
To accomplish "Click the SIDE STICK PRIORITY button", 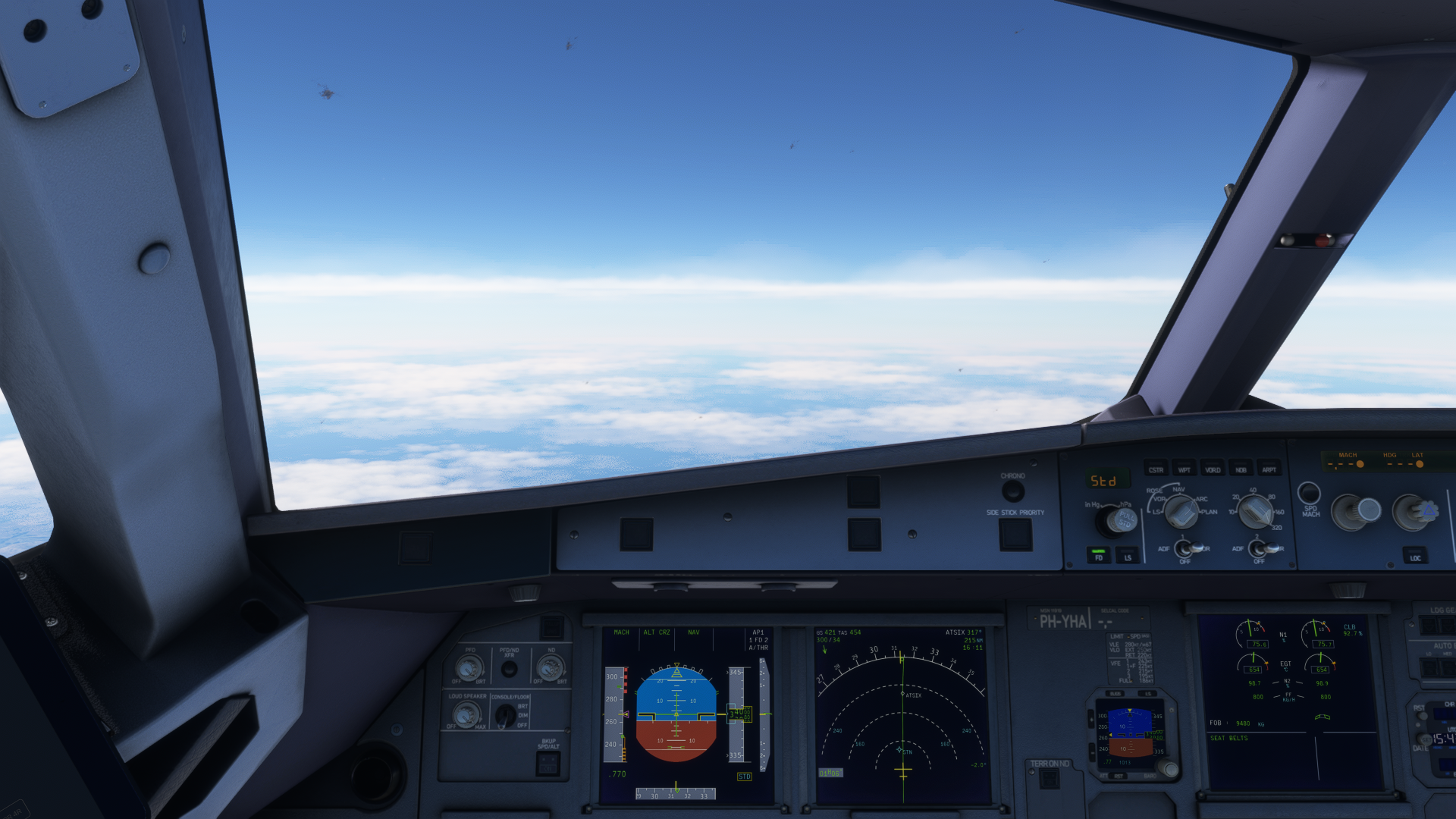I will click(x=1015, y=535).
